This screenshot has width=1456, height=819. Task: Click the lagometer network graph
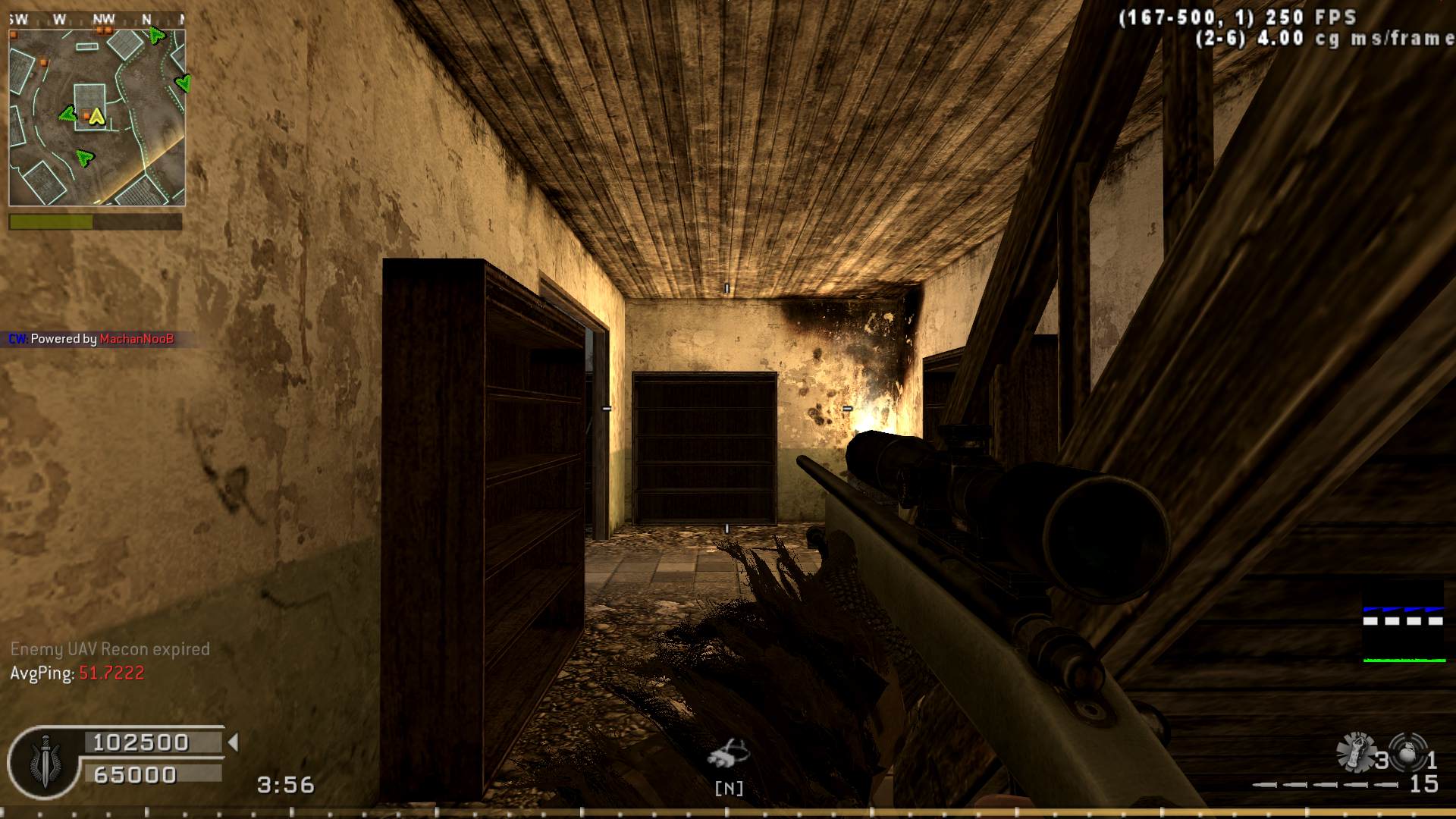[1404, 622]
